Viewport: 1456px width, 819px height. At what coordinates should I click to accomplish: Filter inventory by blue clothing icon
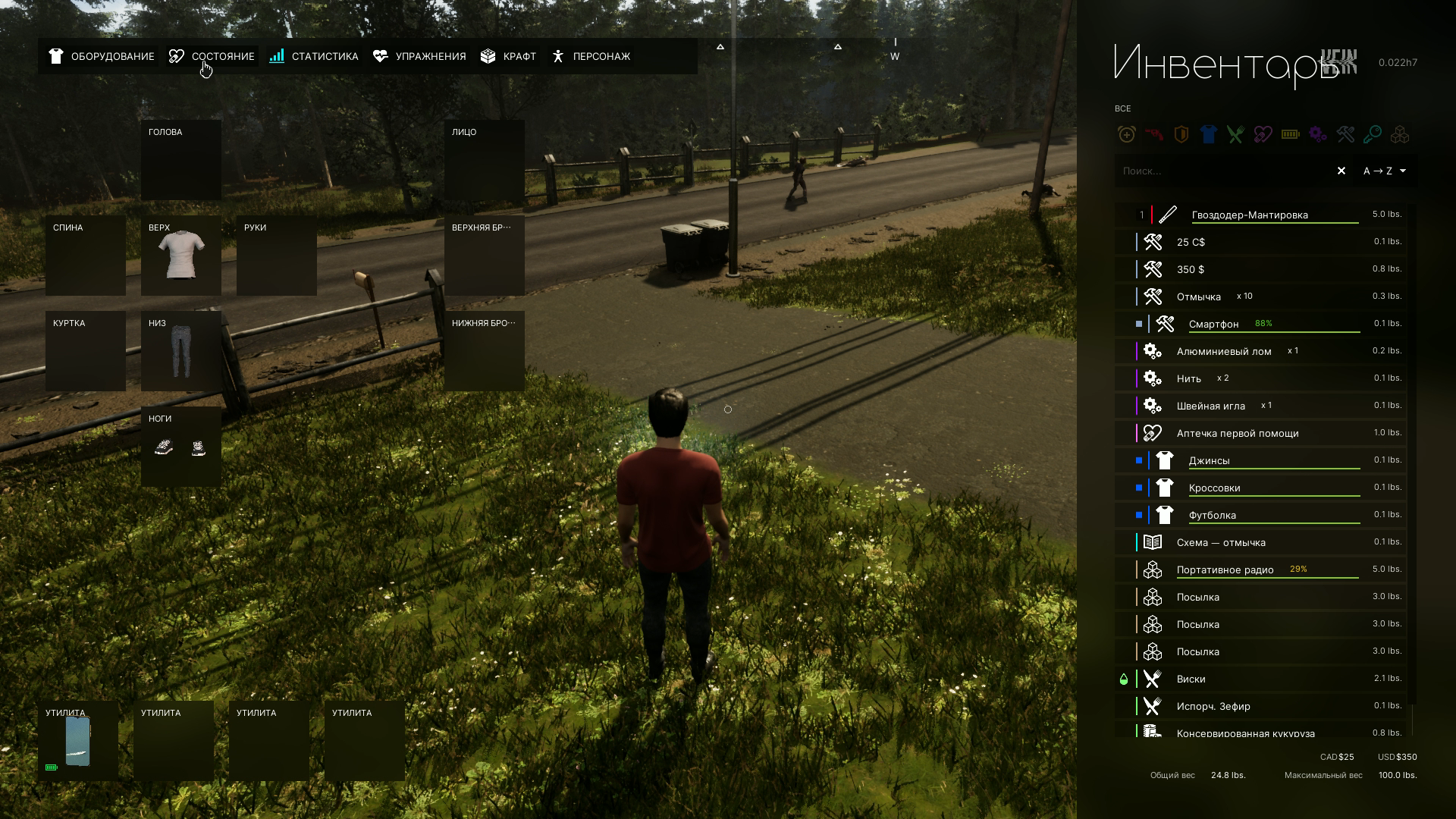tap(1208, 135)
